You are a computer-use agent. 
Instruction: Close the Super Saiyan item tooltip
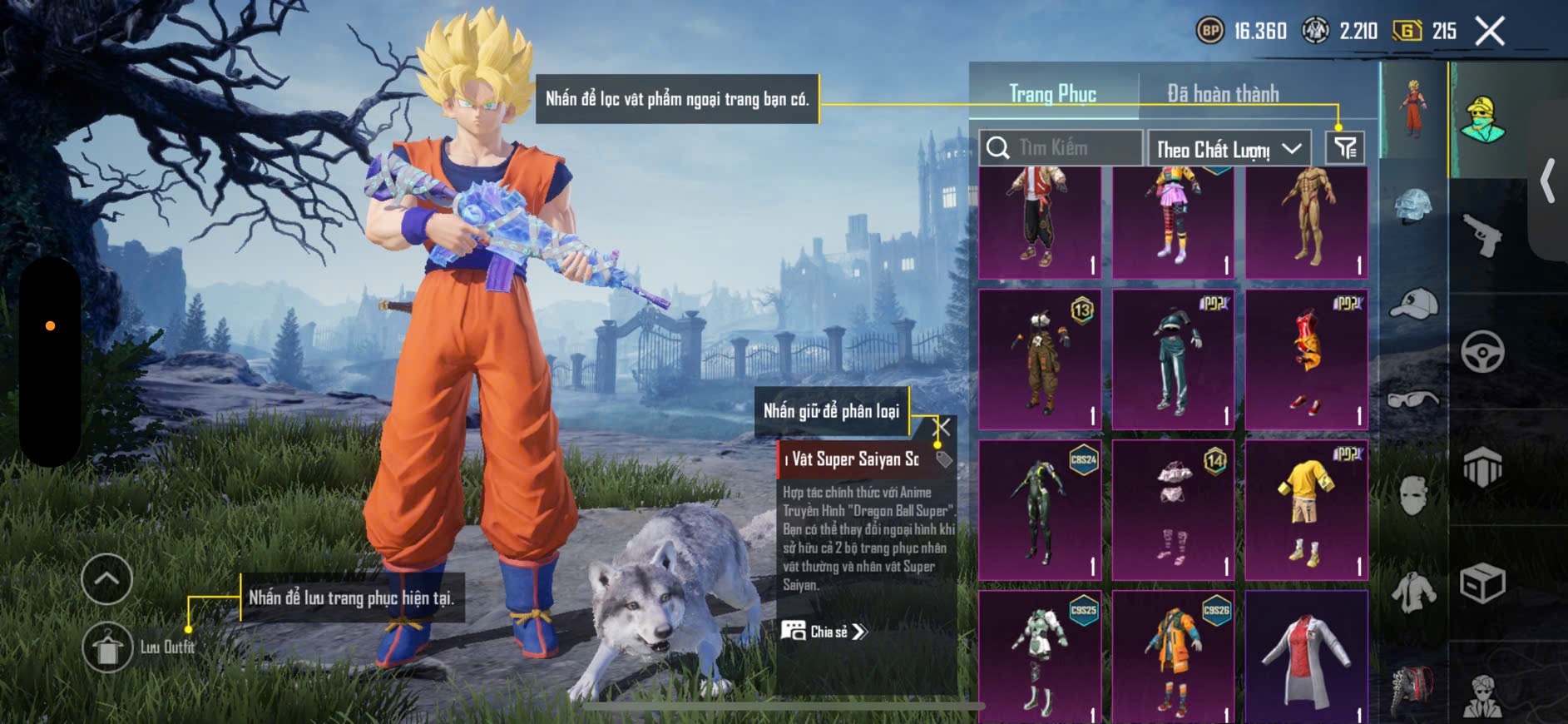coord(942,428)
